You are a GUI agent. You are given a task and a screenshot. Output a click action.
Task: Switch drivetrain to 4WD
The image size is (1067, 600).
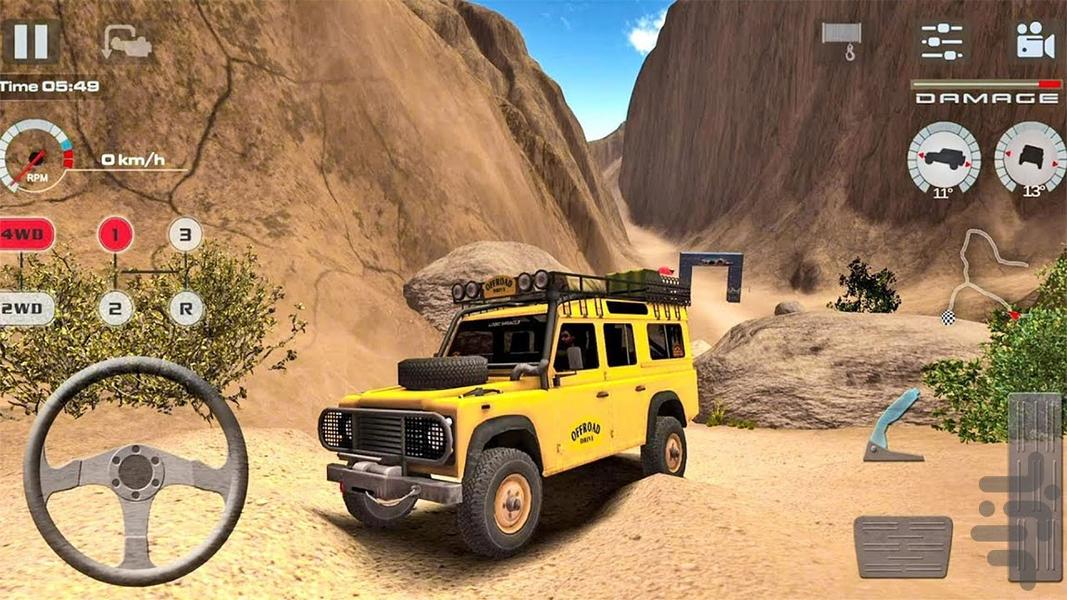pos(26,235)
